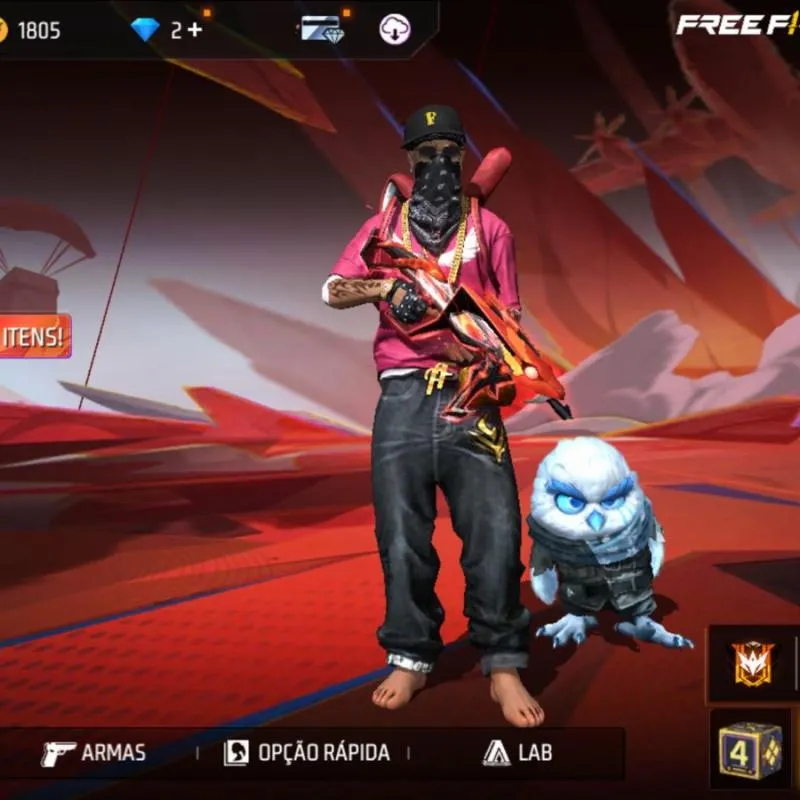Add diamonds with the plus button
The height and width of the screenshot is (800, 800).
coord(193,29)
